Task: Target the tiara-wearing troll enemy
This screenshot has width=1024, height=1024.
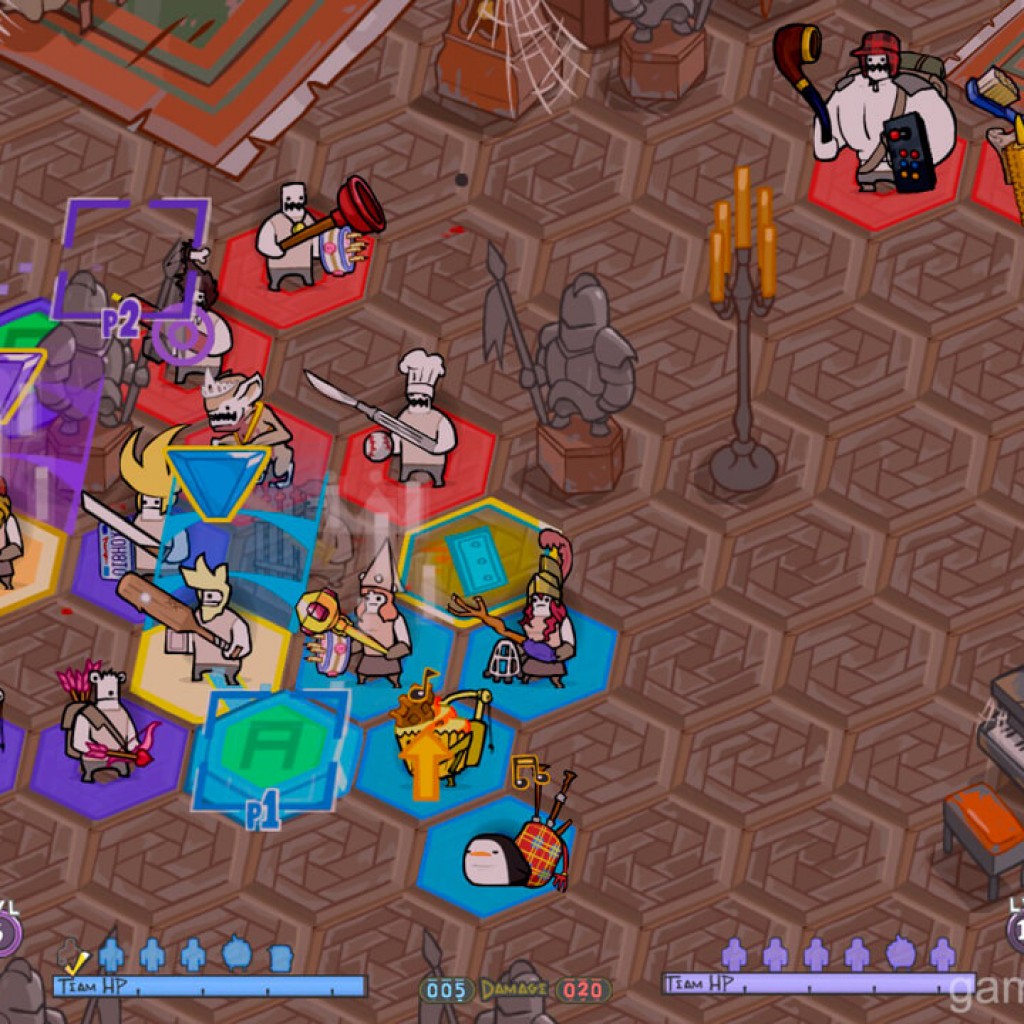Action: (238, 412)
